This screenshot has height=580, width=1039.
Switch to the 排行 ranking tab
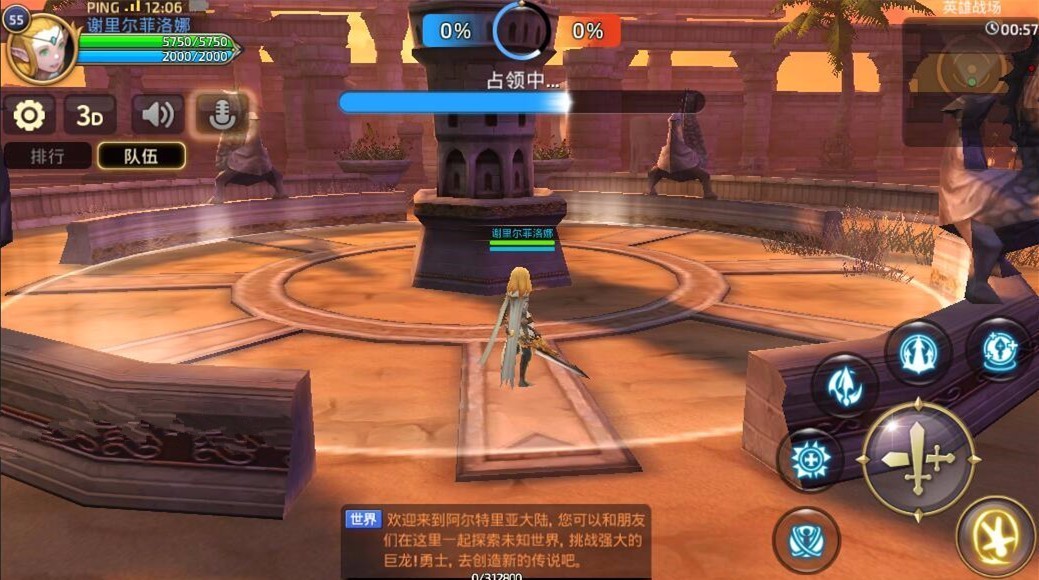47,156
